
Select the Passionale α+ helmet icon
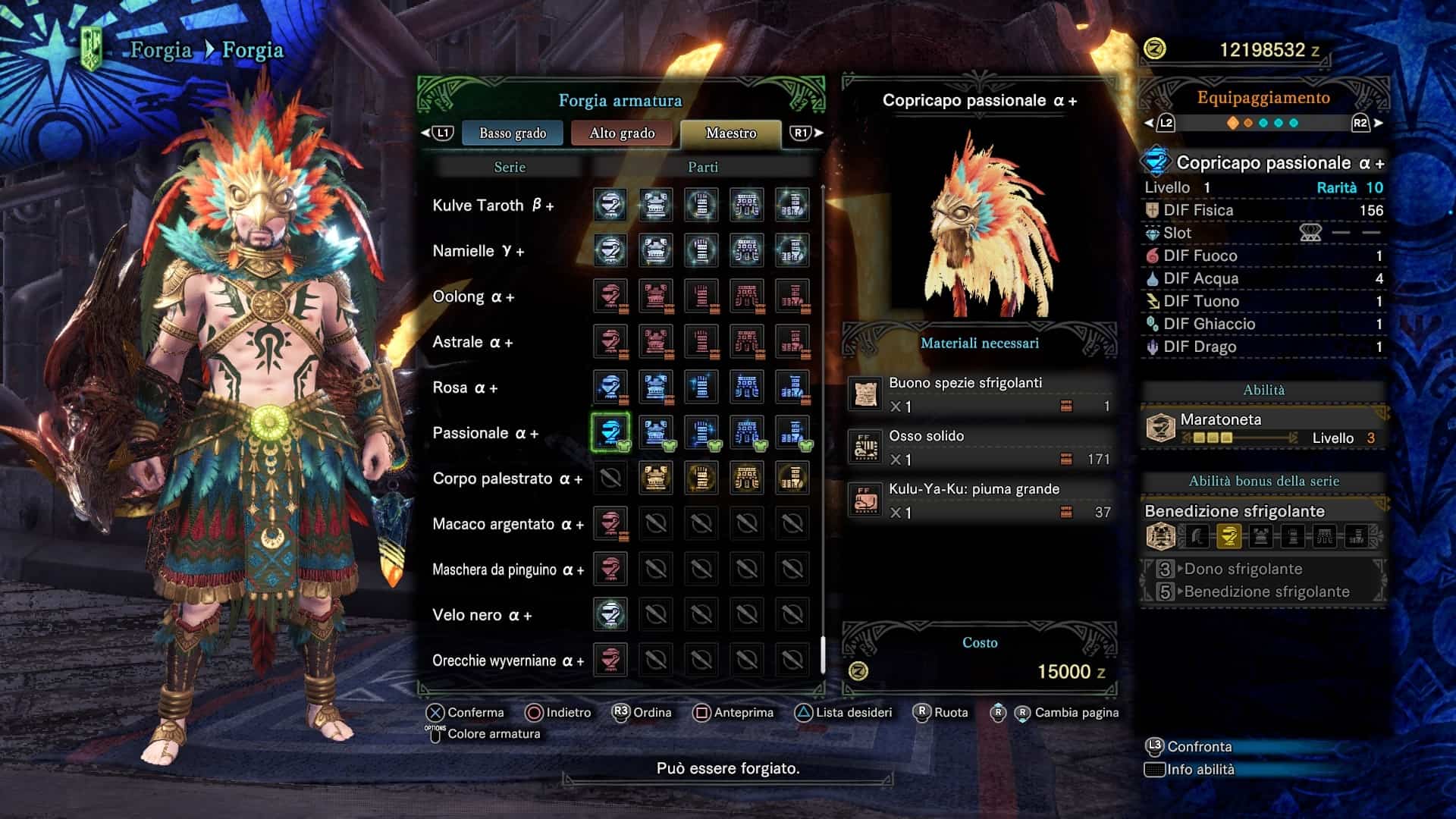[610, 432]
